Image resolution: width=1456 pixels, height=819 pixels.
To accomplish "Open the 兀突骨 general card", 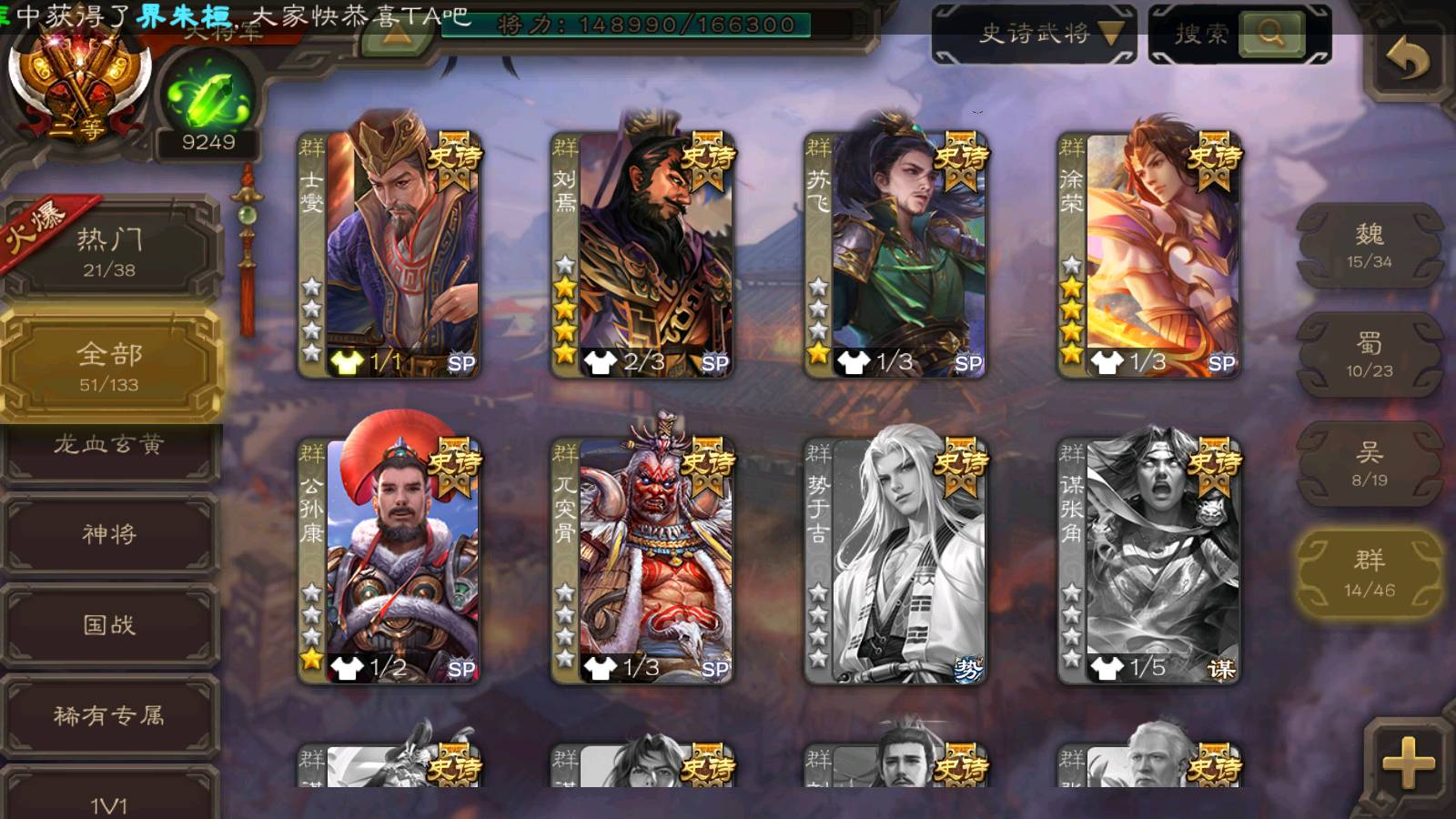I will (x=642, y=561).
